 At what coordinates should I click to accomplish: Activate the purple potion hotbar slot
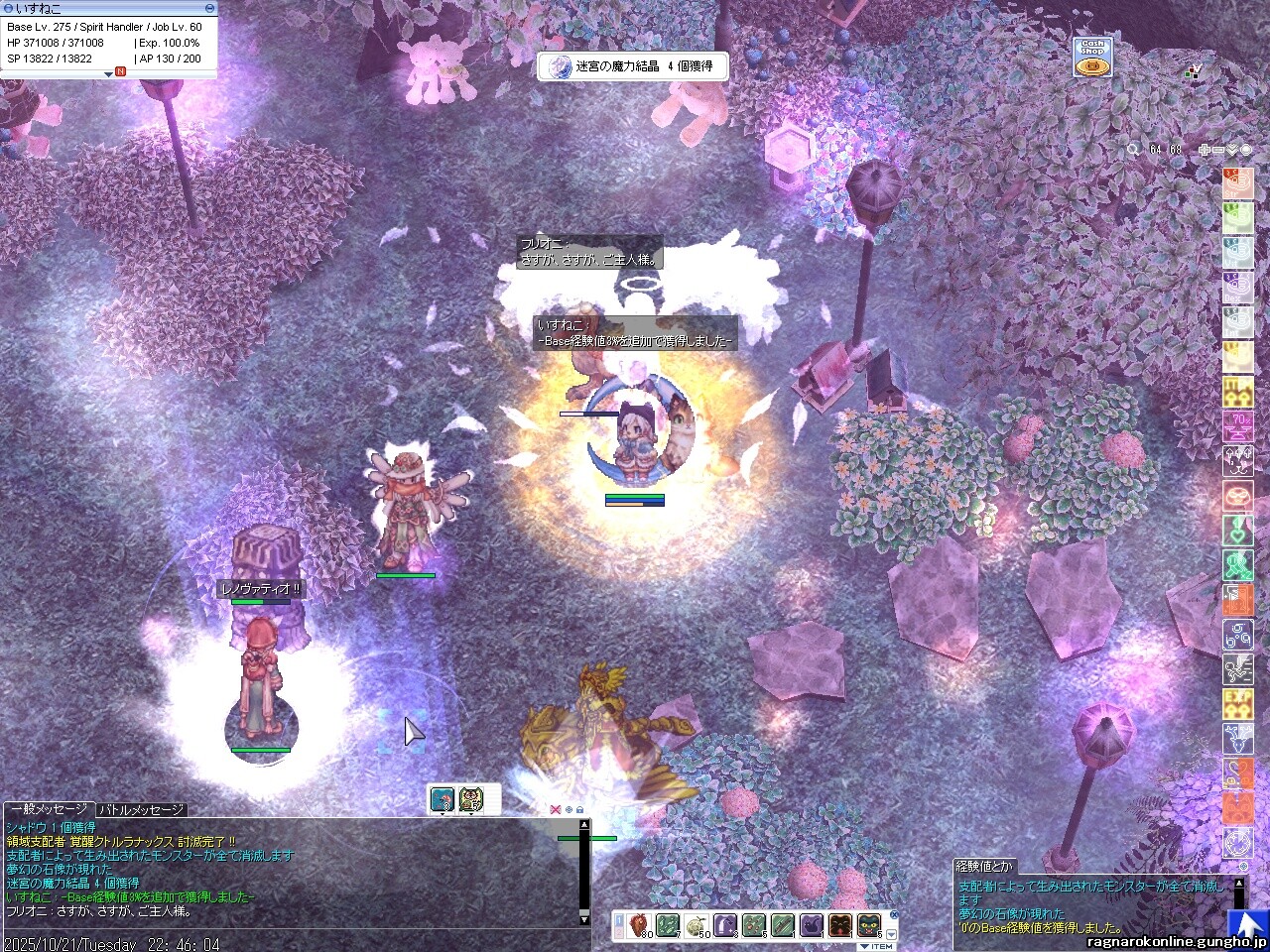725,925
